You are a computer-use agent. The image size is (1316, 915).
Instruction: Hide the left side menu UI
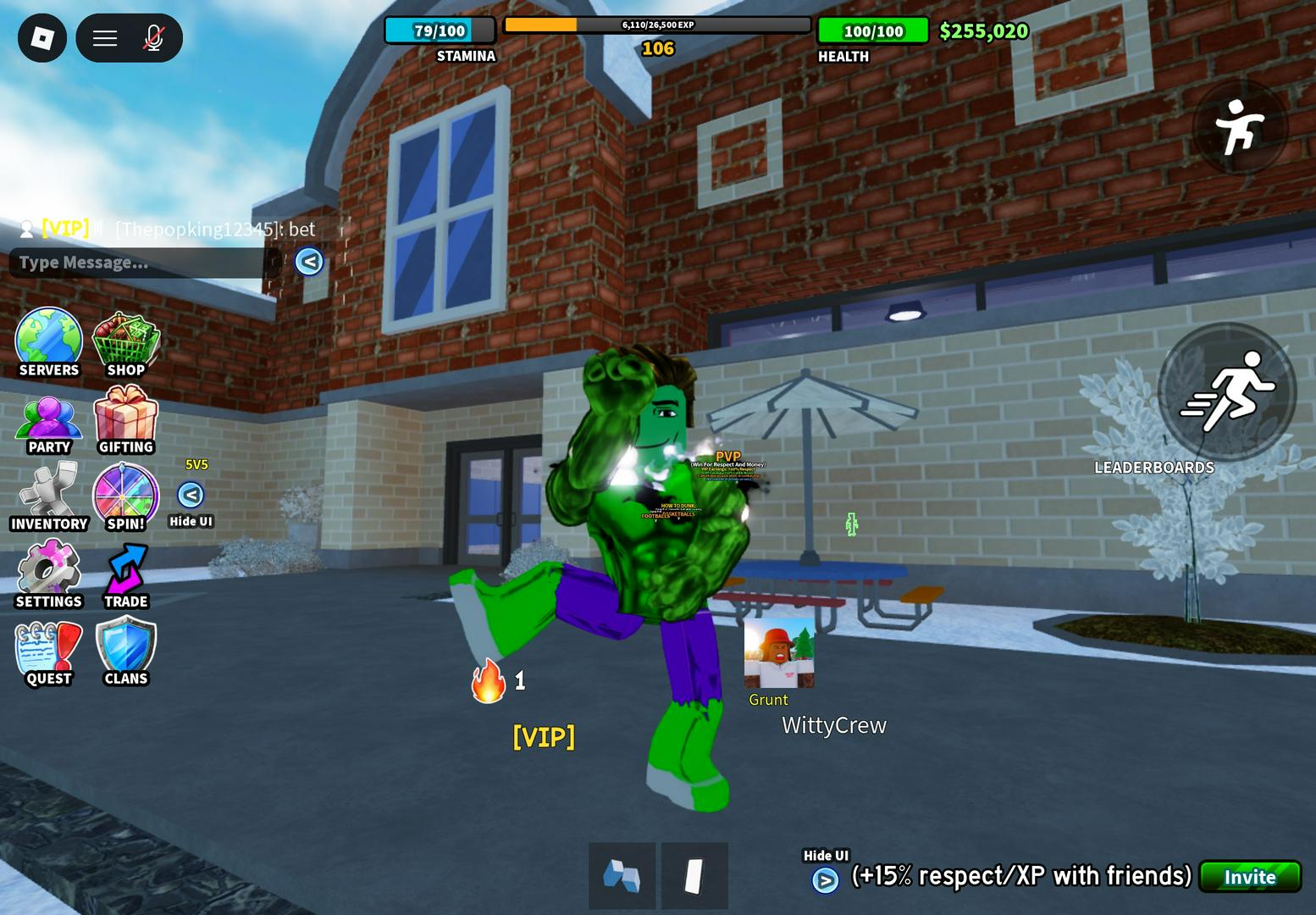click(191, 495)
